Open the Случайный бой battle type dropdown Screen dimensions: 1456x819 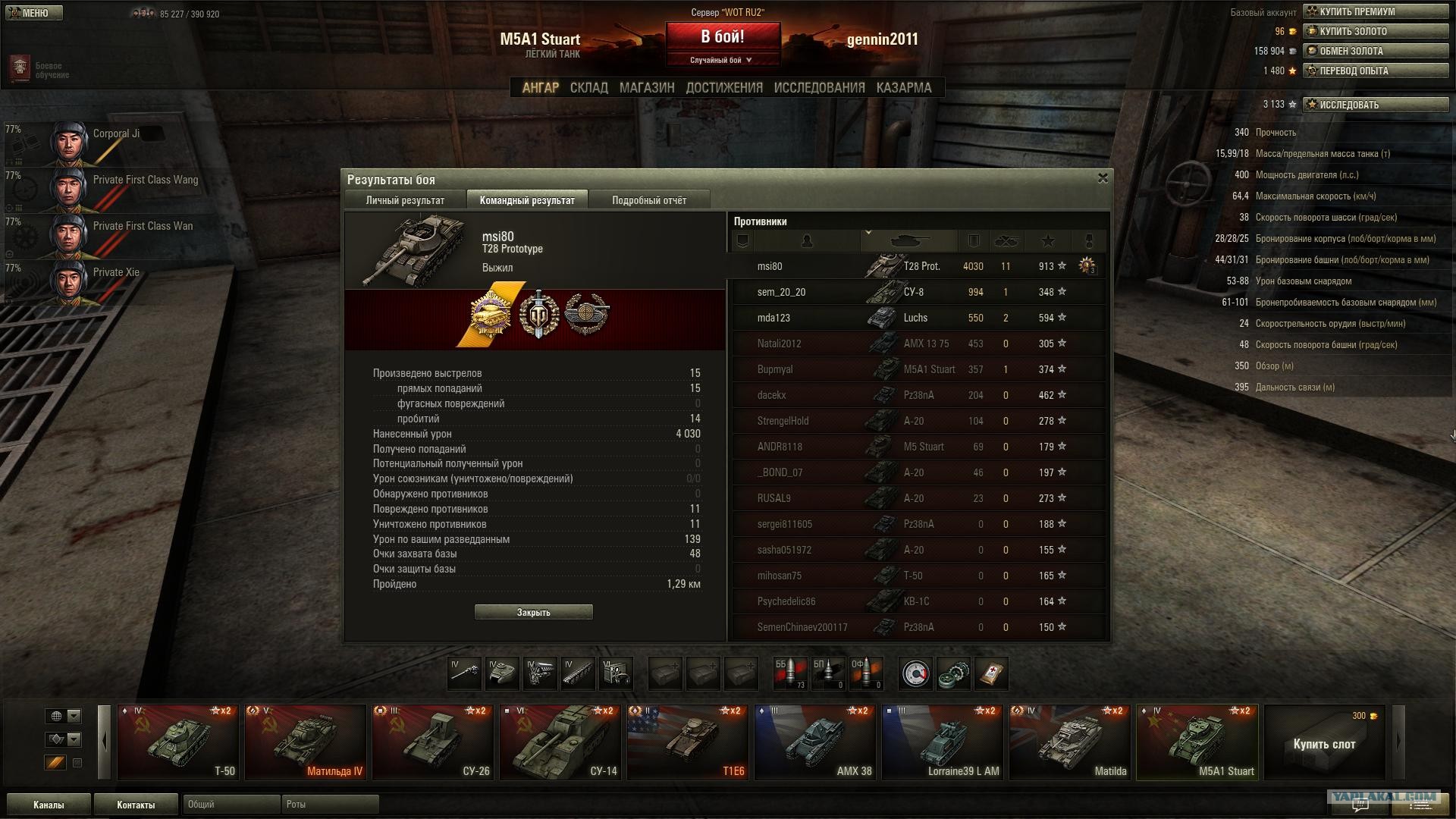(722, 60)
